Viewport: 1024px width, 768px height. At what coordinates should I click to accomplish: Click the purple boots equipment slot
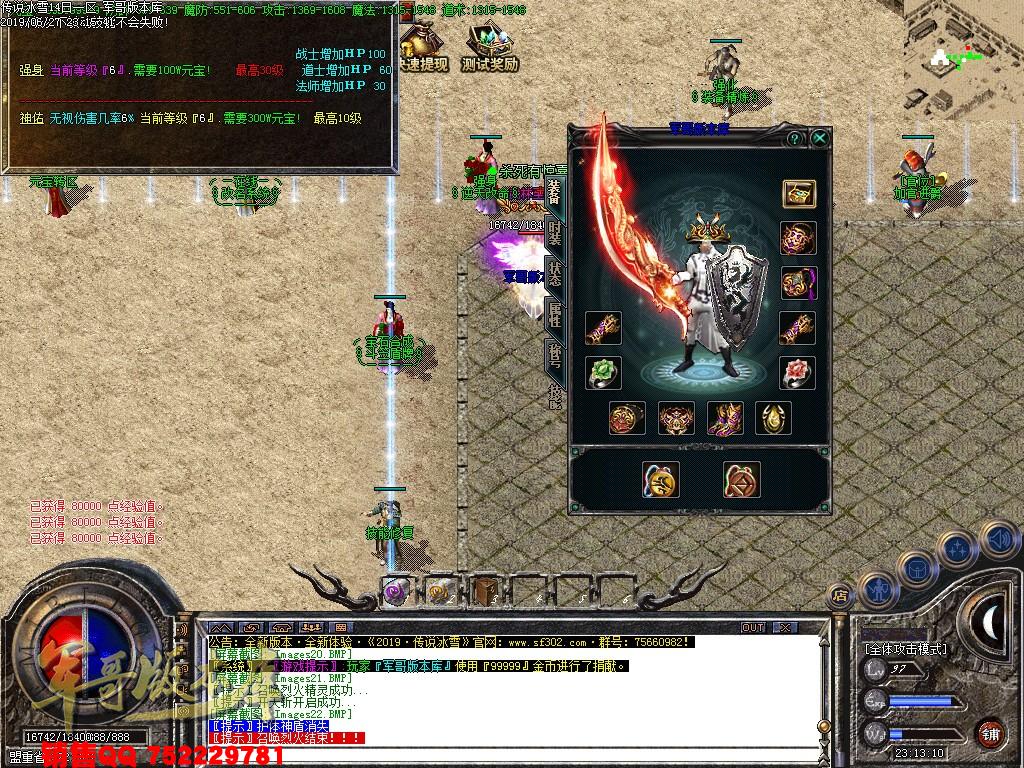[725, 418]
